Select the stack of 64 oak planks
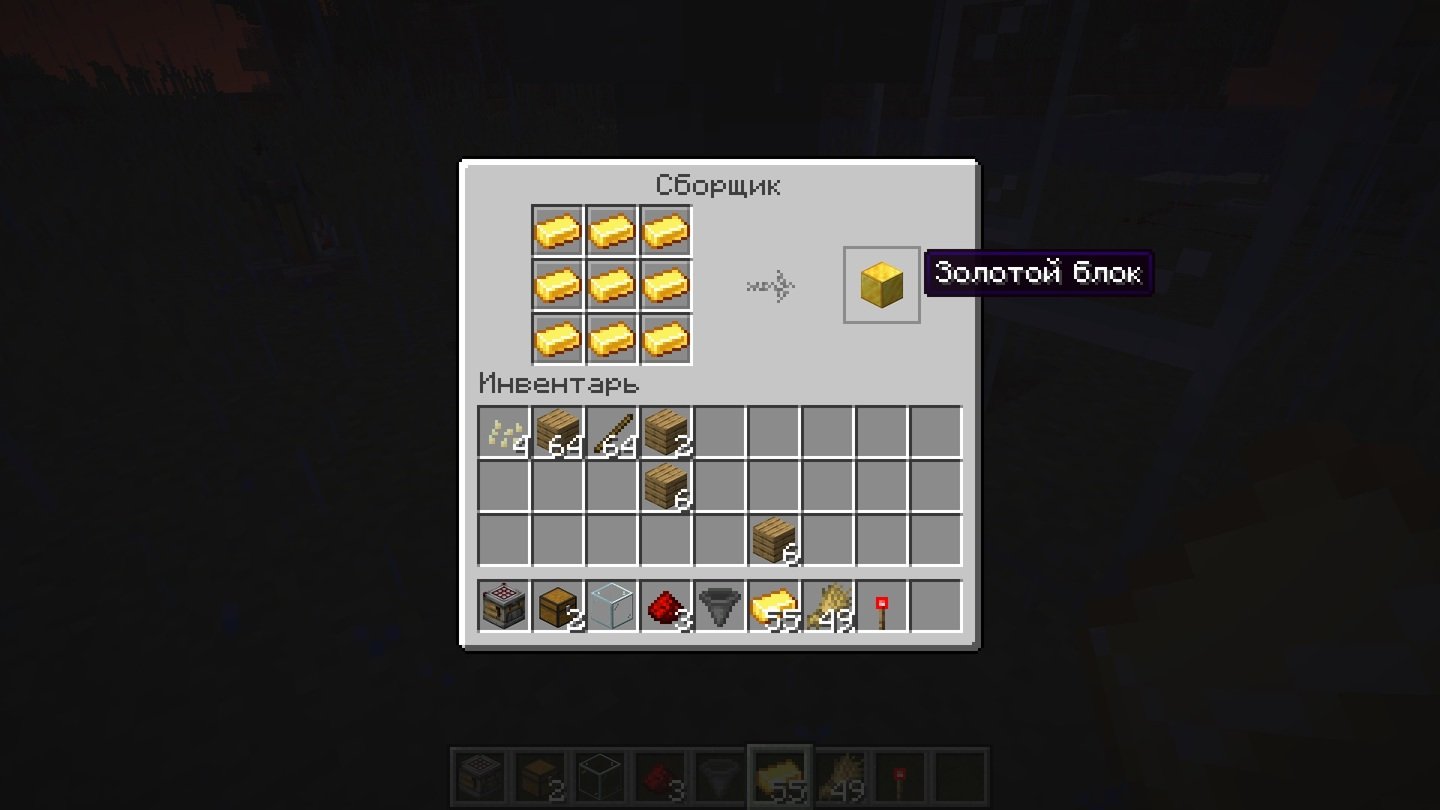The height and width of the screenshot is (810, 1440). click(x=558, y=432)
